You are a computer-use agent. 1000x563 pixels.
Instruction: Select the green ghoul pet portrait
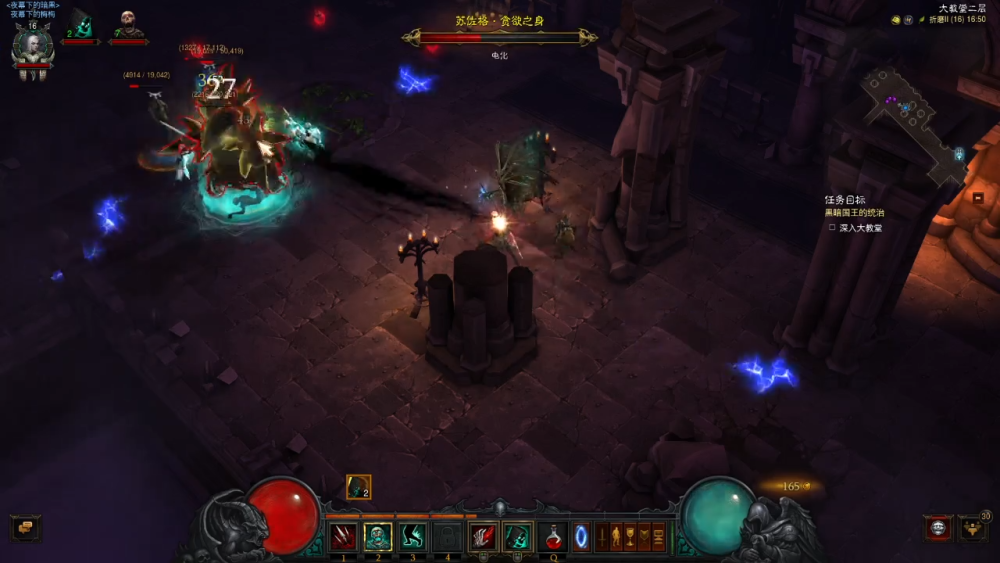tap(82, 24)
